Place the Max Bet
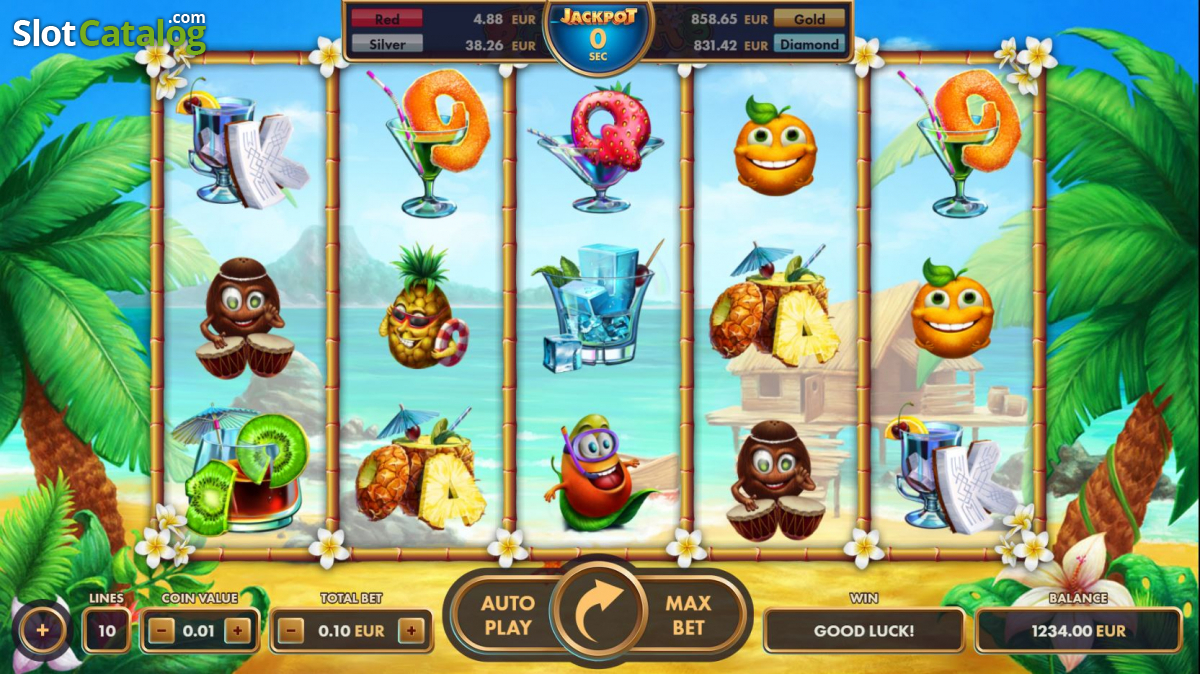 pyautogui.click(x=688, y=615)
